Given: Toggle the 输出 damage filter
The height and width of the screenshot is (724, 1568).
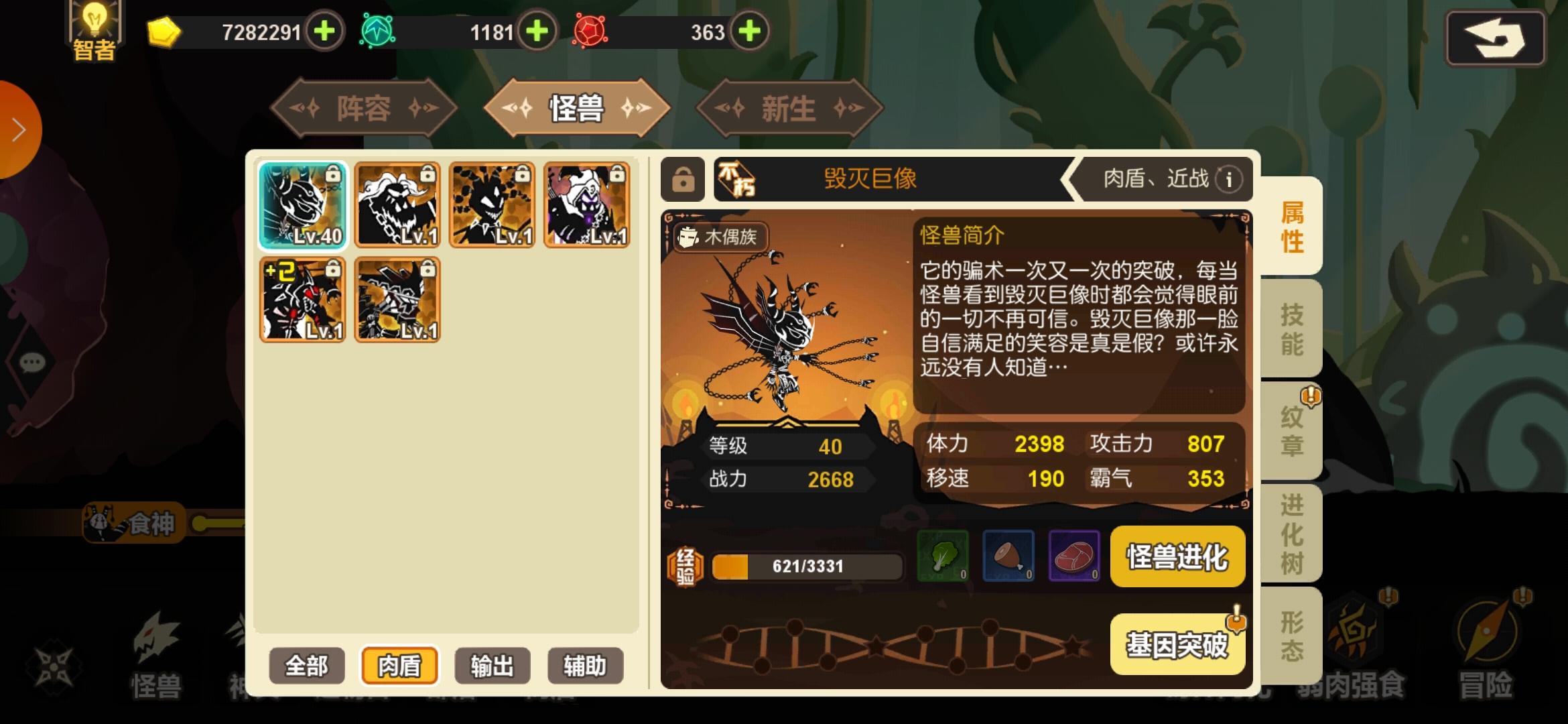Looking at the screenshot, I should click(x=491, y=665).
